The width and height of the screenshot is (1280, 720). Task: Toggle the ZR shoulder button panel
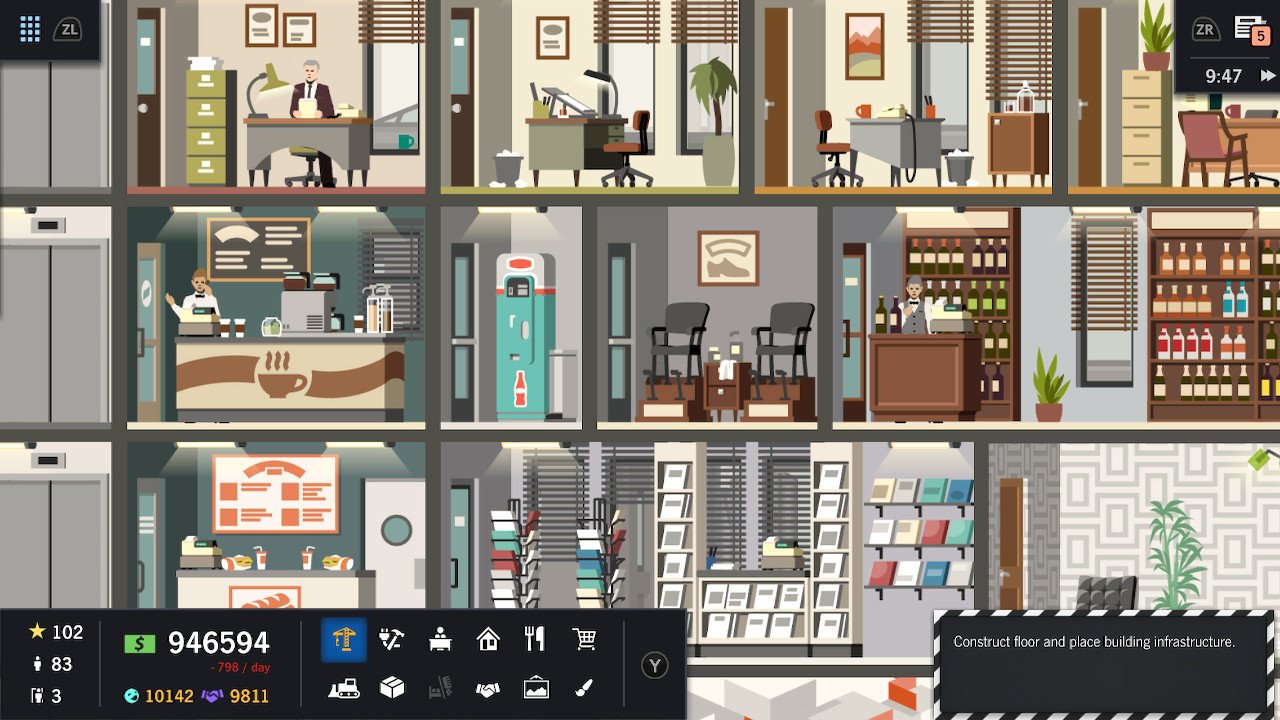pos(1205,29)
